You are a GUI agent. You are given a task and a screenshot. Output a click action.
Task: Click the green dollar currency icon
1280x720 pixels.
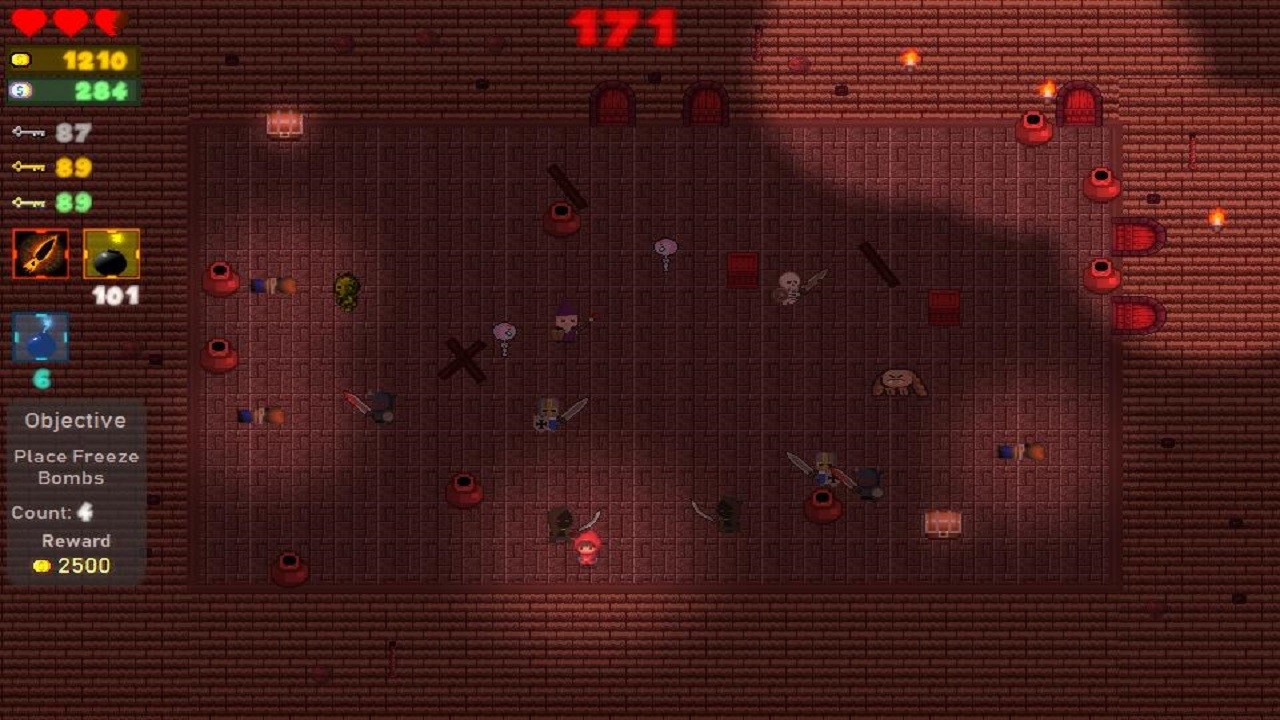pyautogui.click(x=22, y=90)
